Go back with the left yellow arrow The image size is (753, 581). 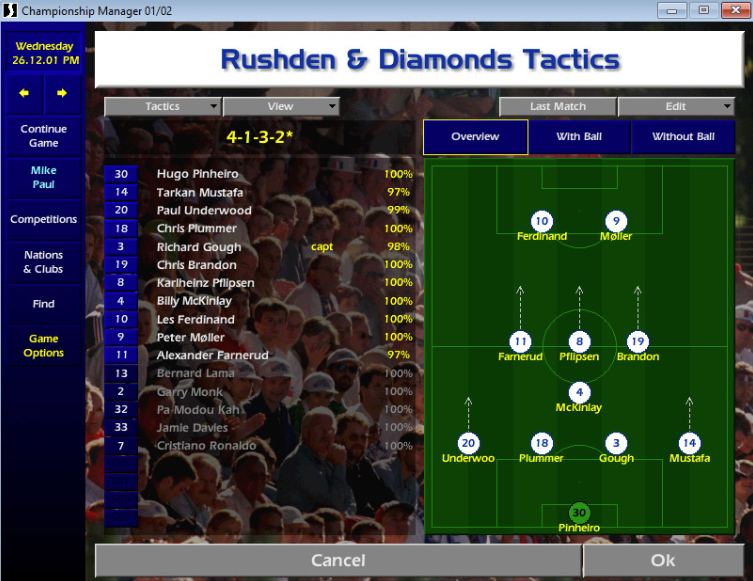point(24,93)
